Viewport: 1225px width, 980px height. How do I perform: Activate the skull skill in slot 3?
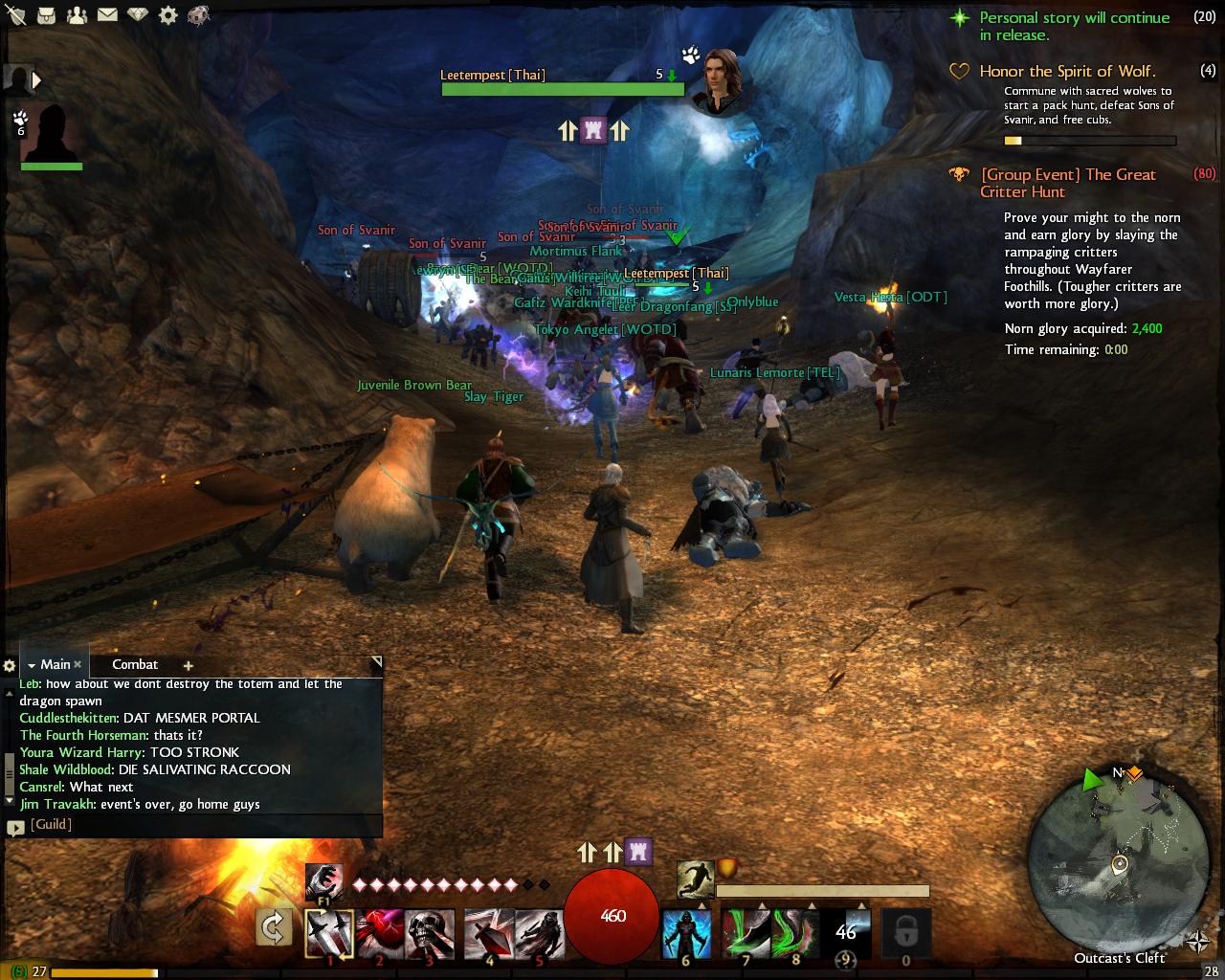[x=429, y=933]
